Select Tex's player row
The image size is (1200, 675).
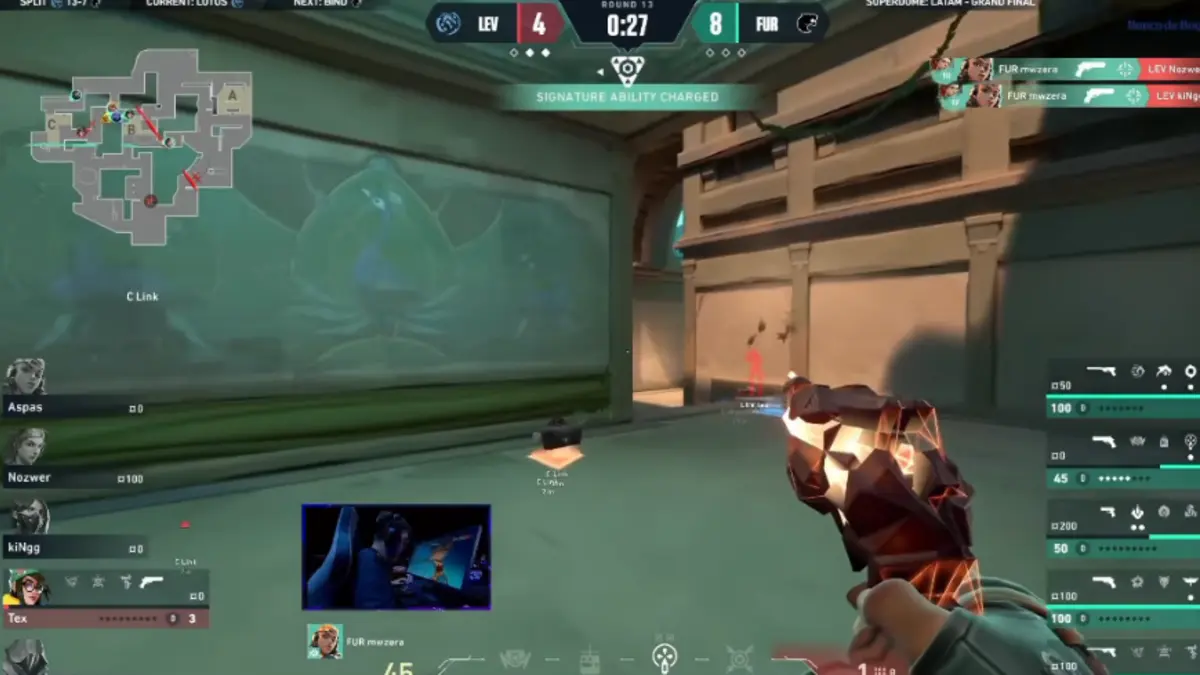[x=105, y=599]
